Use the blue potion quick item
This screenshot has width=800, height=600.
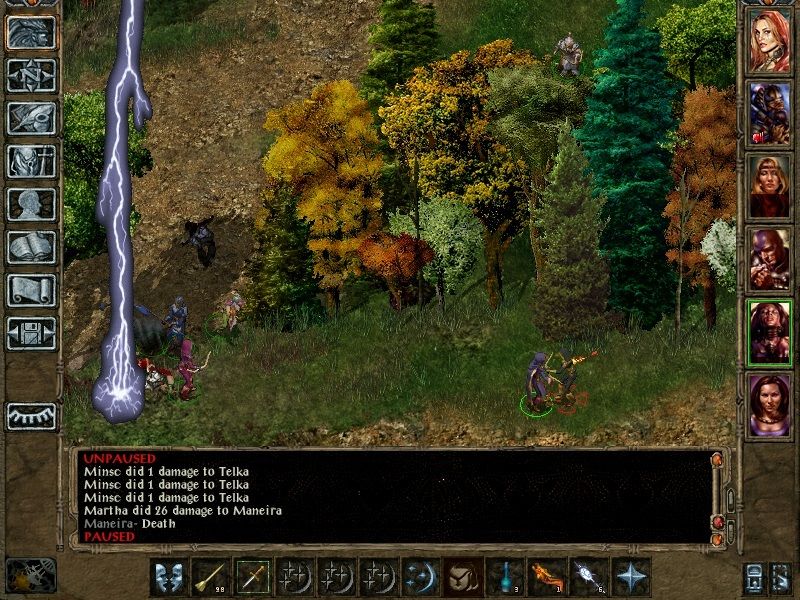[505, 577]
